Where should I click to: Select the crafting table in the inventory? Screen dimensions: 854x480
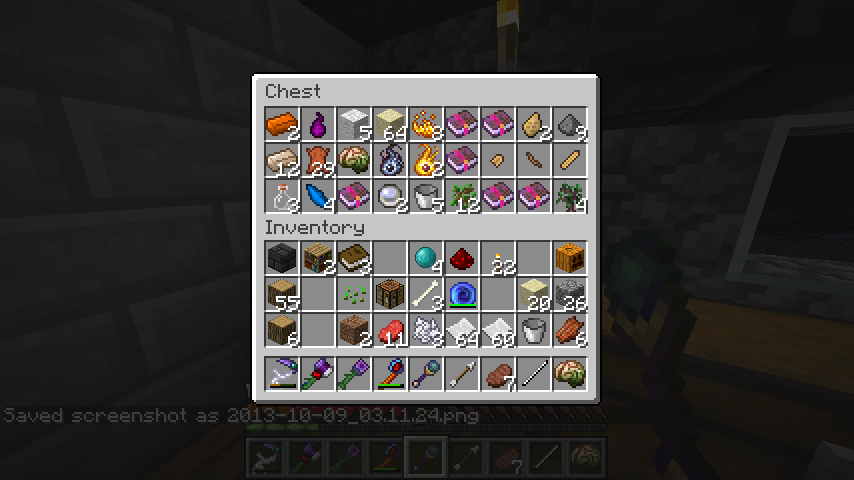[390, 294]
